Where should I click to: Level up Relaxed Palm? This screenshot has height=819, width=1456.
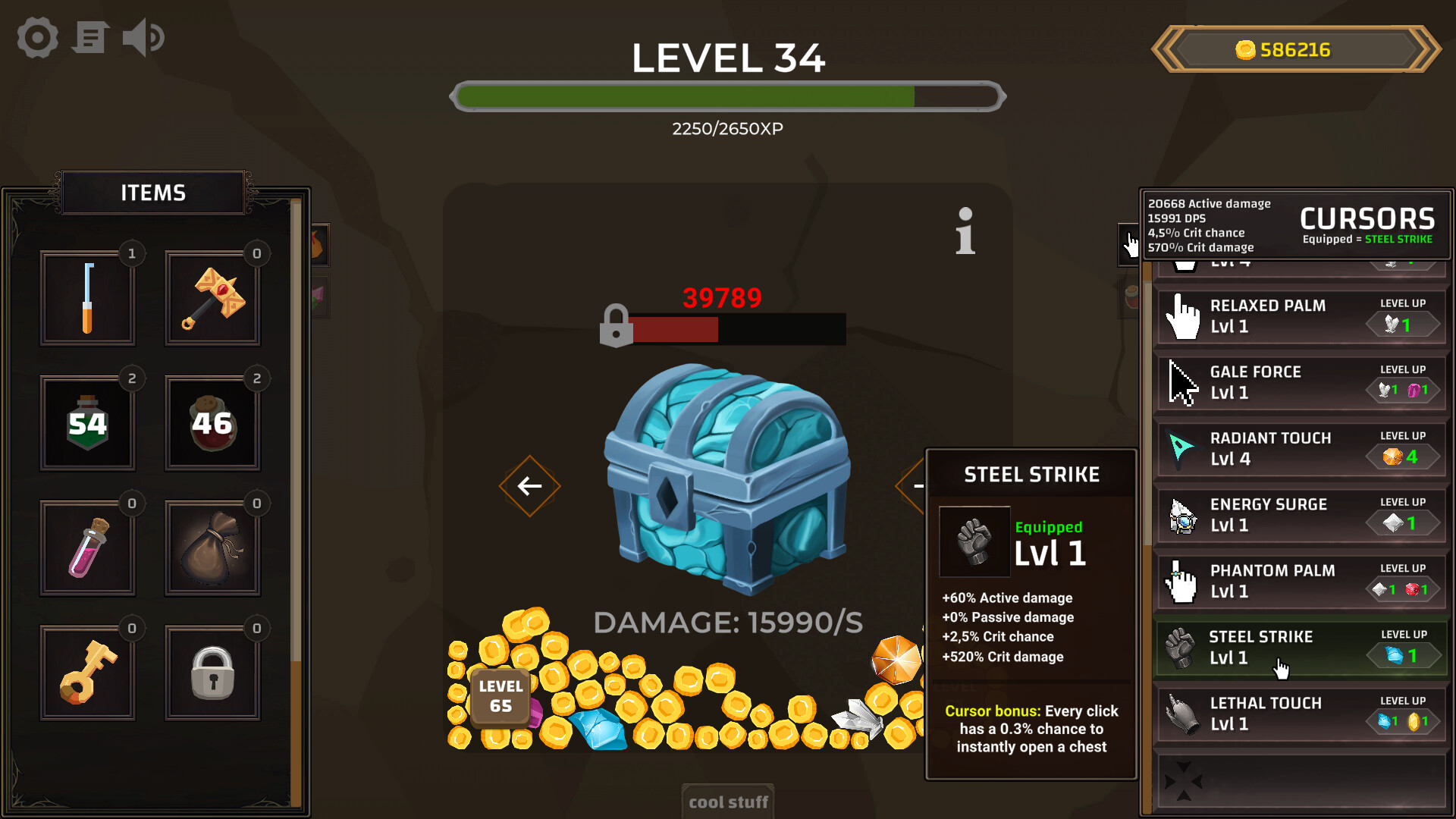pos(1403,325)
